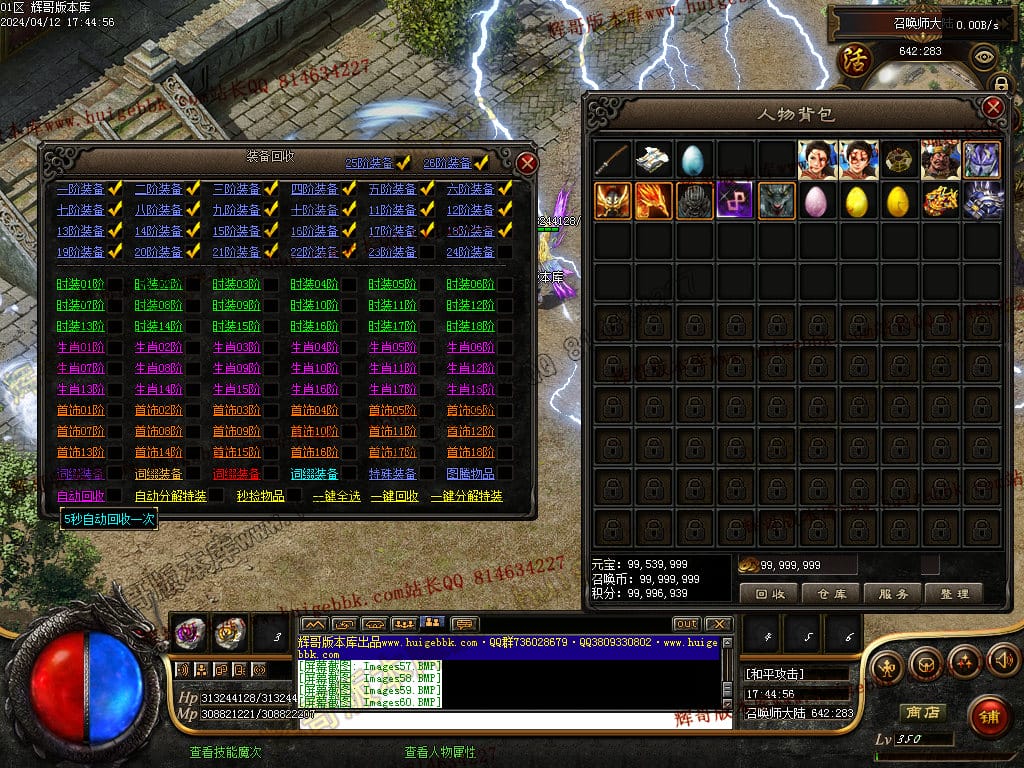Click the 查看人物属性 character attributes link
The image size is (1024, 768).
[439, 752]
